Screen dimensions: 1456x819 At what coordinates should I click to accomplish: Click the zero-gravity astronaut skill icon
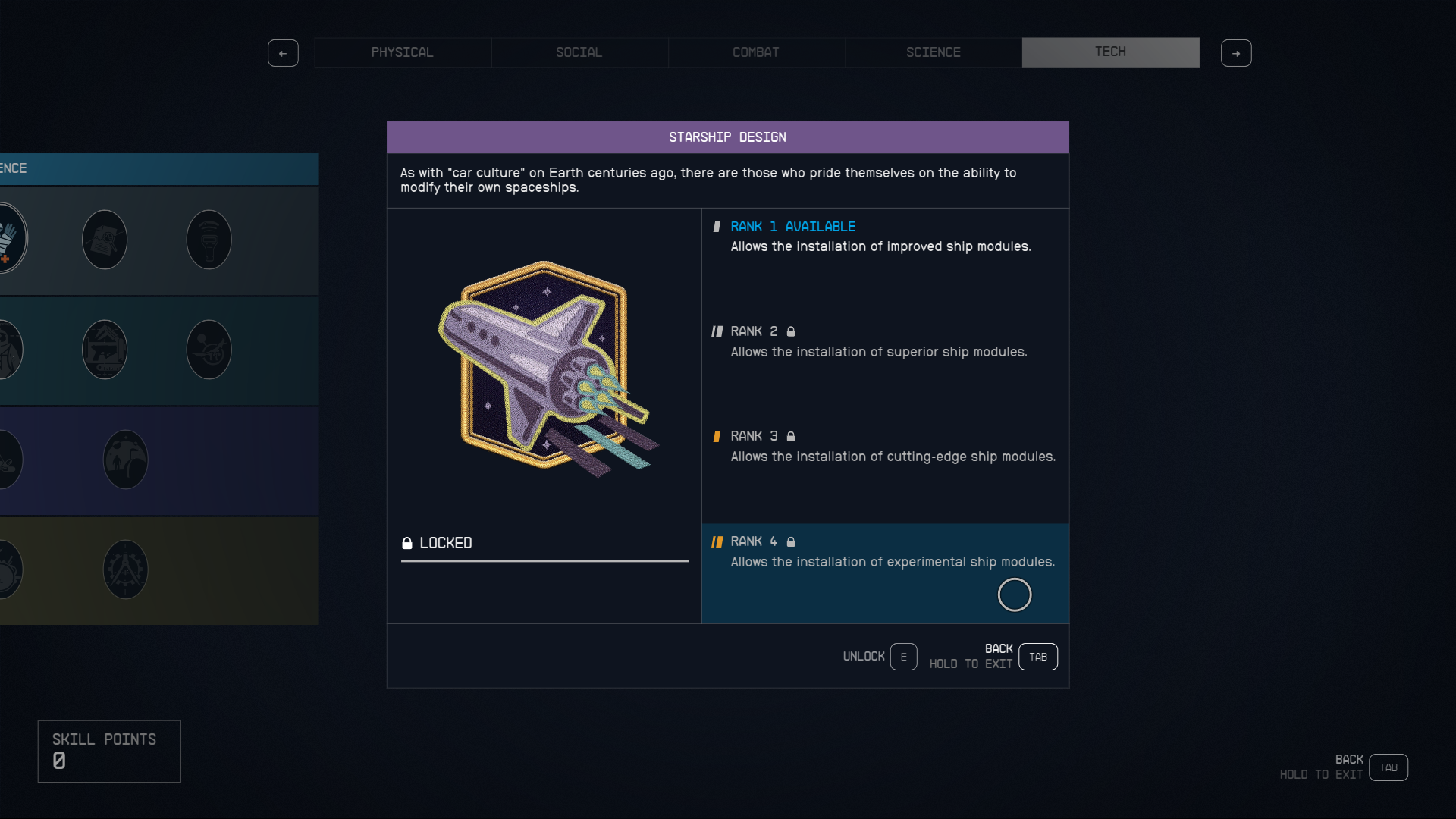click(x=209, y=349)
